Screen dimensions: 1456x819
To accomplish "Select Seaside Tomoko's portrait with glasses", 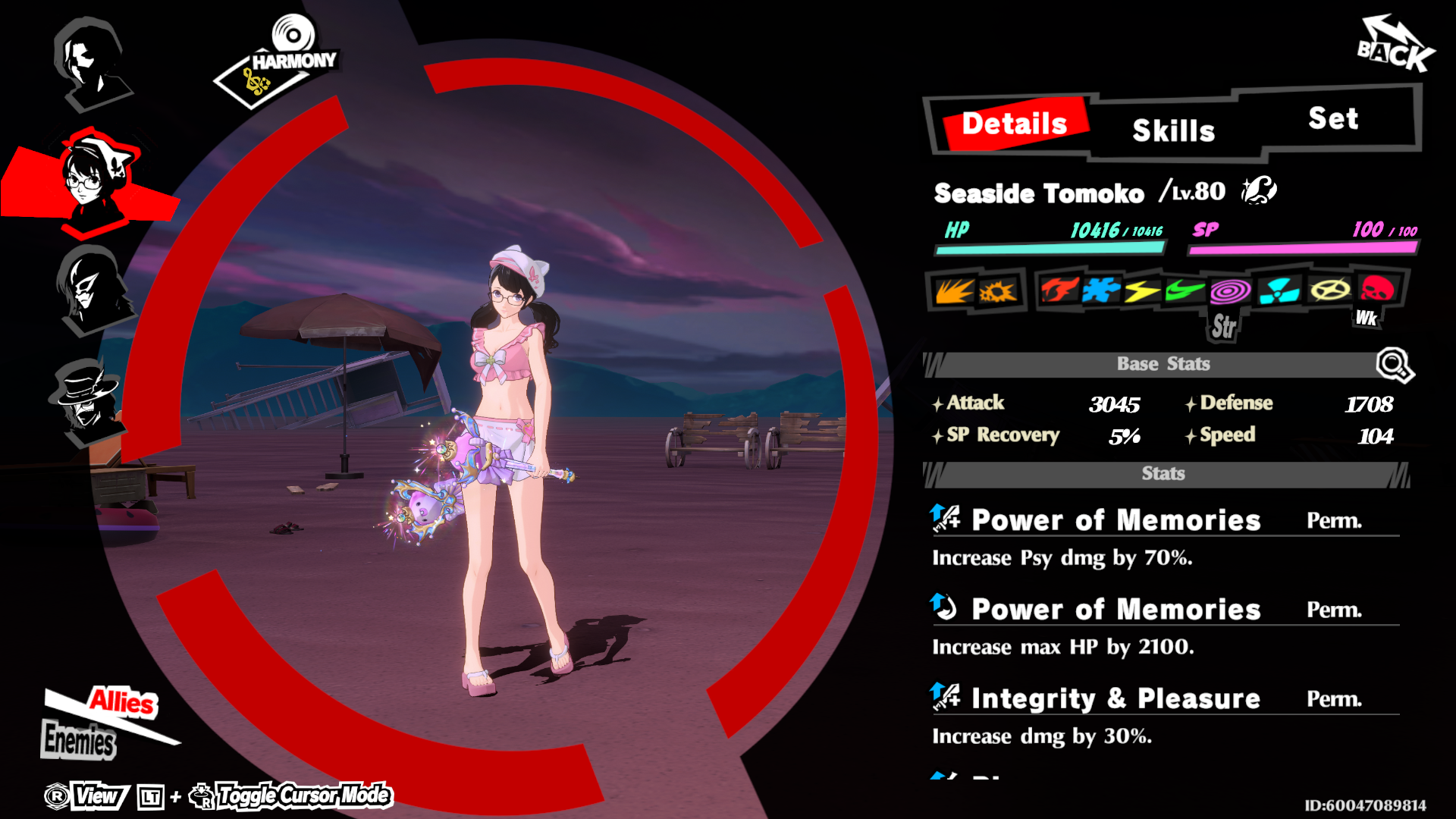I will (93, 179).
